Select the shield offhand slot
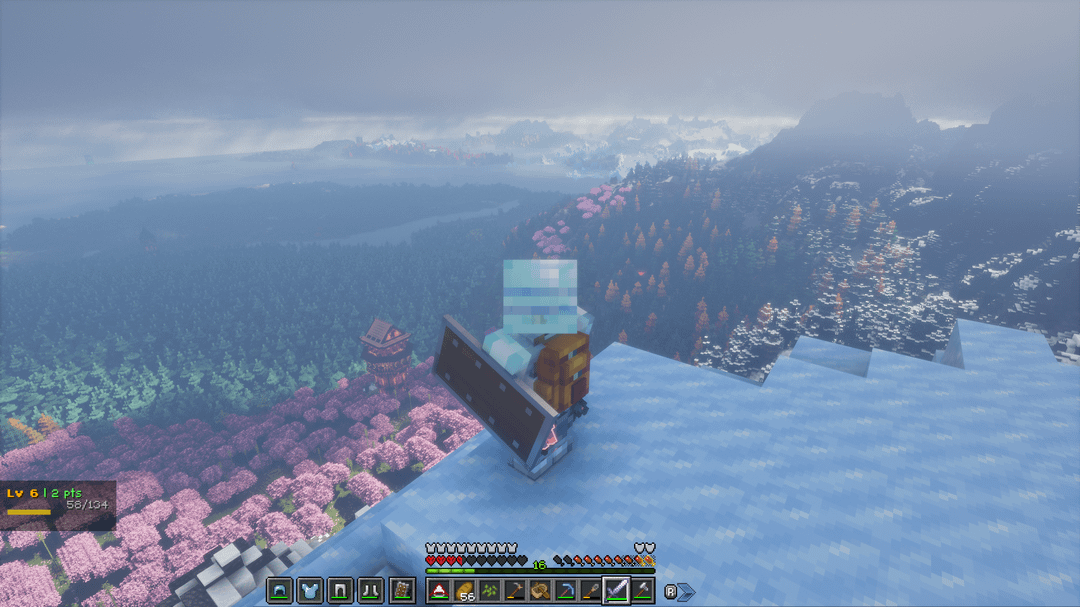 coord(402,590)
